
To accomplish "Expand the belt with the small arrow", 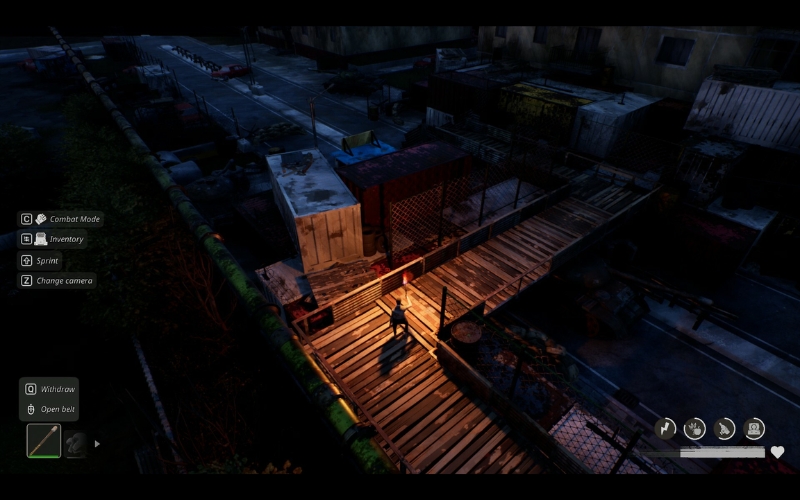I will tap(97, 443).
